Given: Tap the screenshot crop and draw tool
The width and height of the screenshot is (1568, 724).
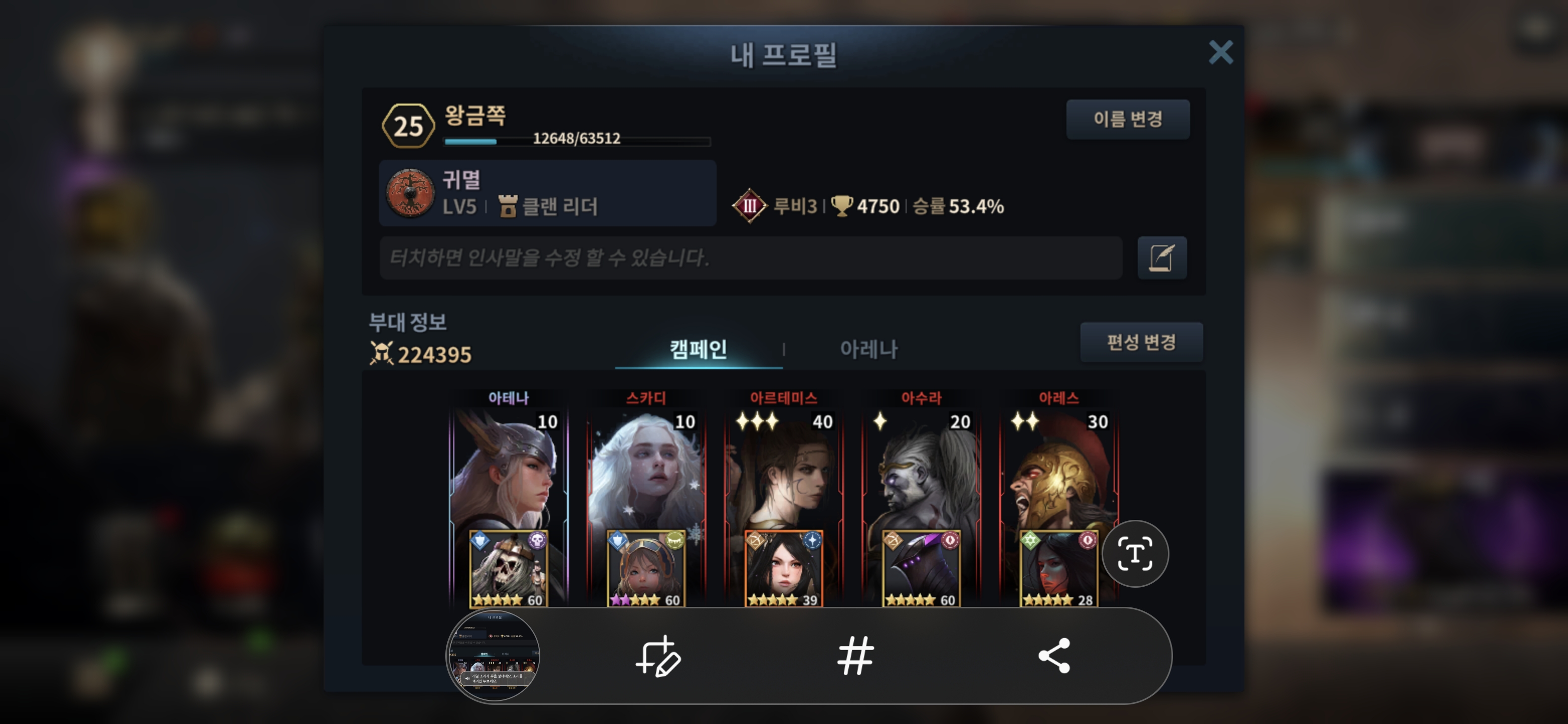Looking at the screenshot, I should coord(658,656).
